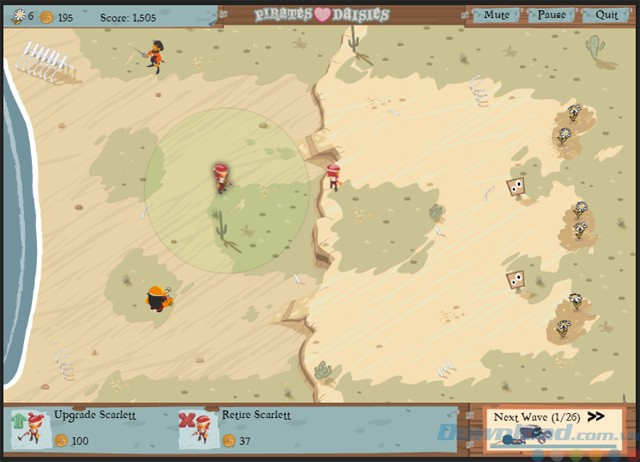
Task: Pause the game
Action: 551,15
